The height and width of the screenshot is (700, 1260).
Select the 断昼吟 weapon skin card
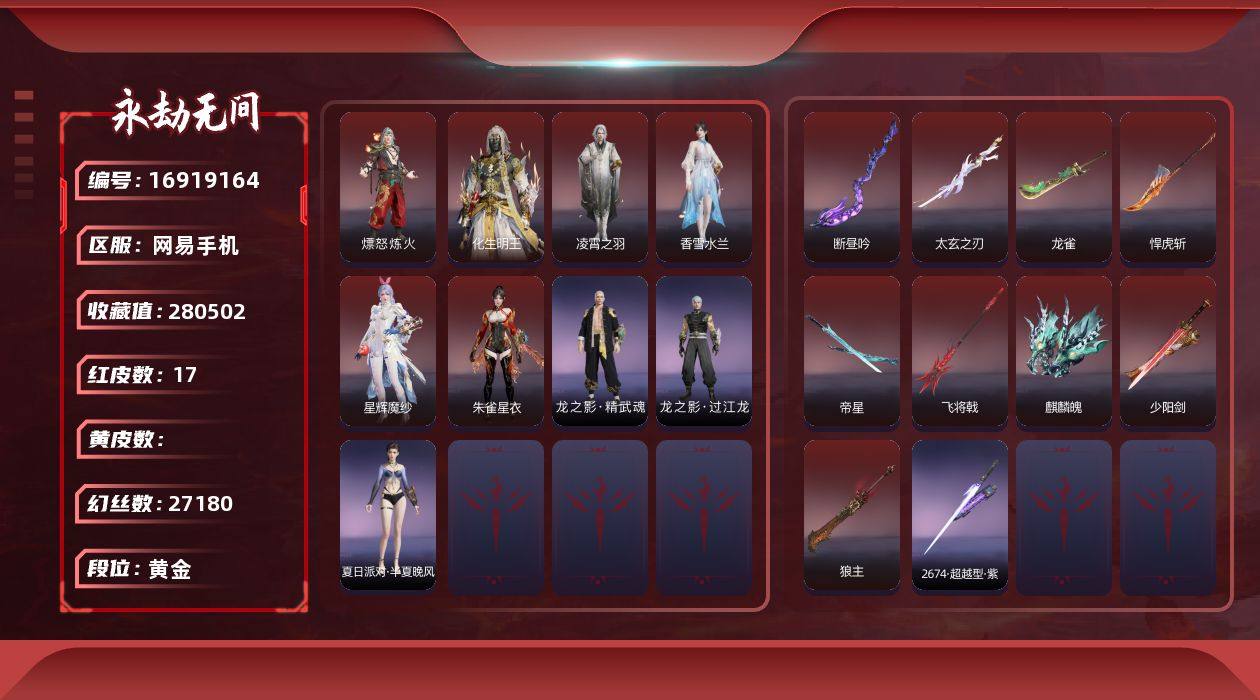852,186
